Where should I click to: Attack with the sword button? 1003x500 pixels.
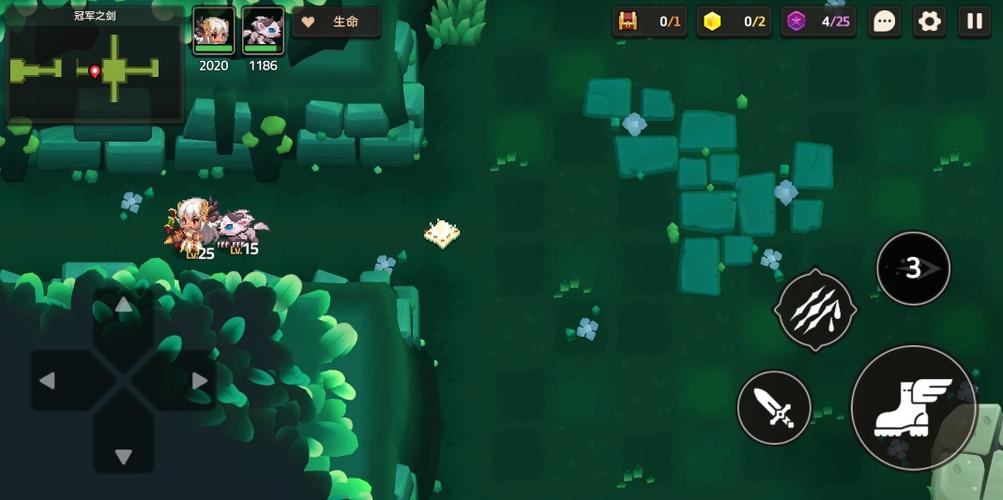pos(774,407)
